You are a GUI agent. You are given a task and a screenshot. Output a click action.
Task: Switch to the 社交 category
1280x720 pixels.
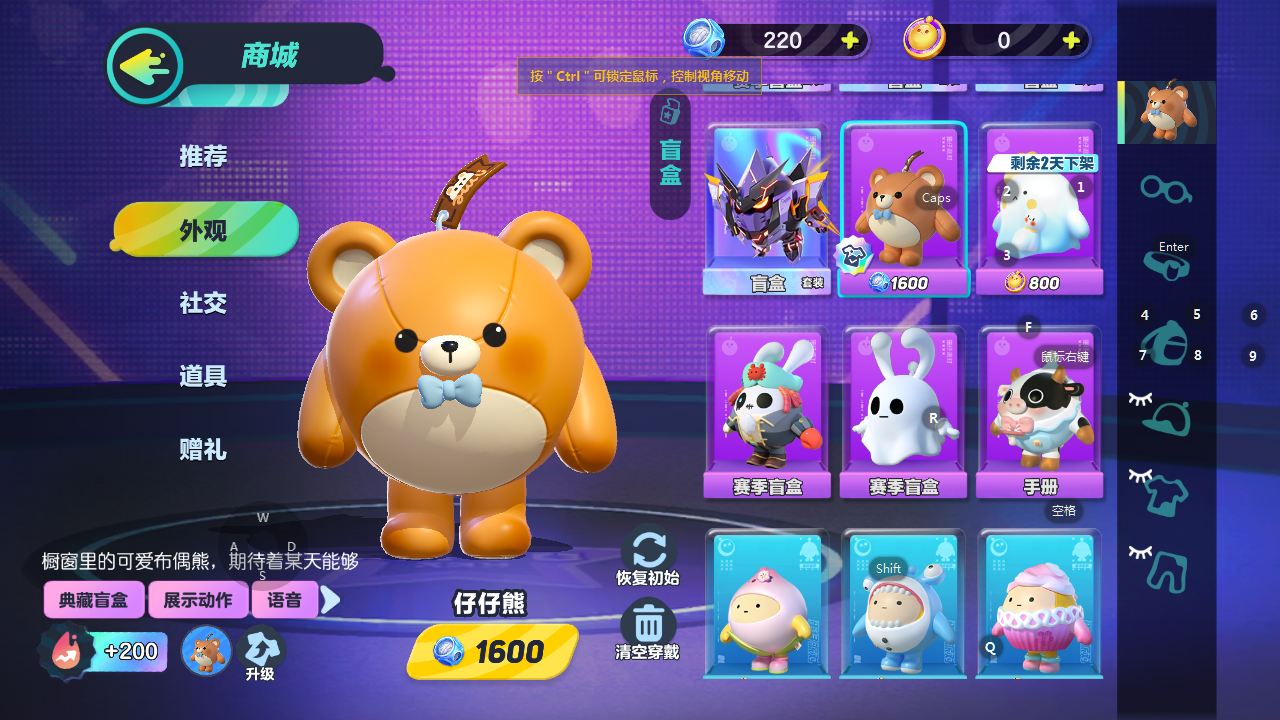tap(204, 303)
